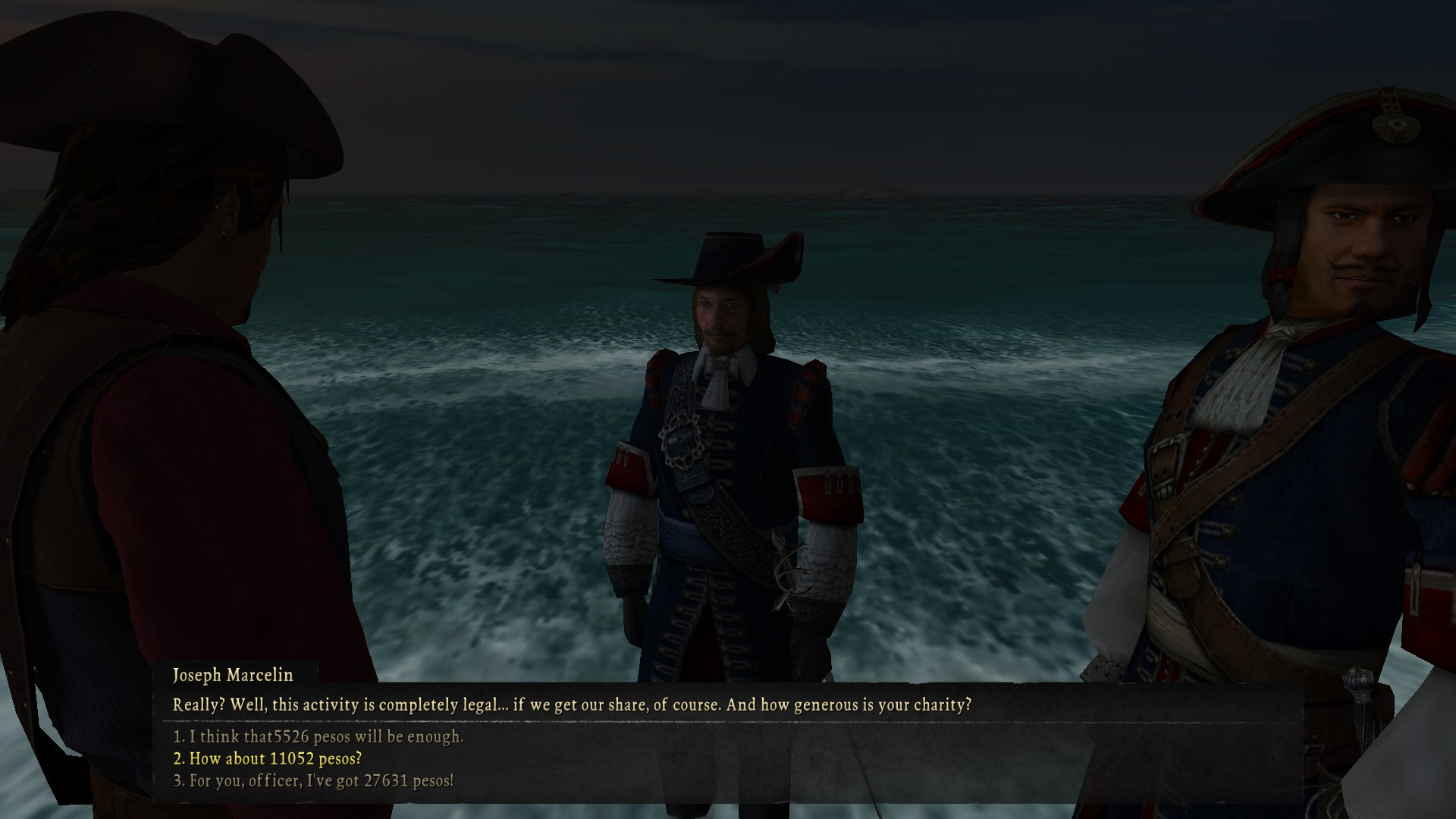Offer the officer 27631 pesos
The image size is (1456, 819).
[x=313, y=780]
